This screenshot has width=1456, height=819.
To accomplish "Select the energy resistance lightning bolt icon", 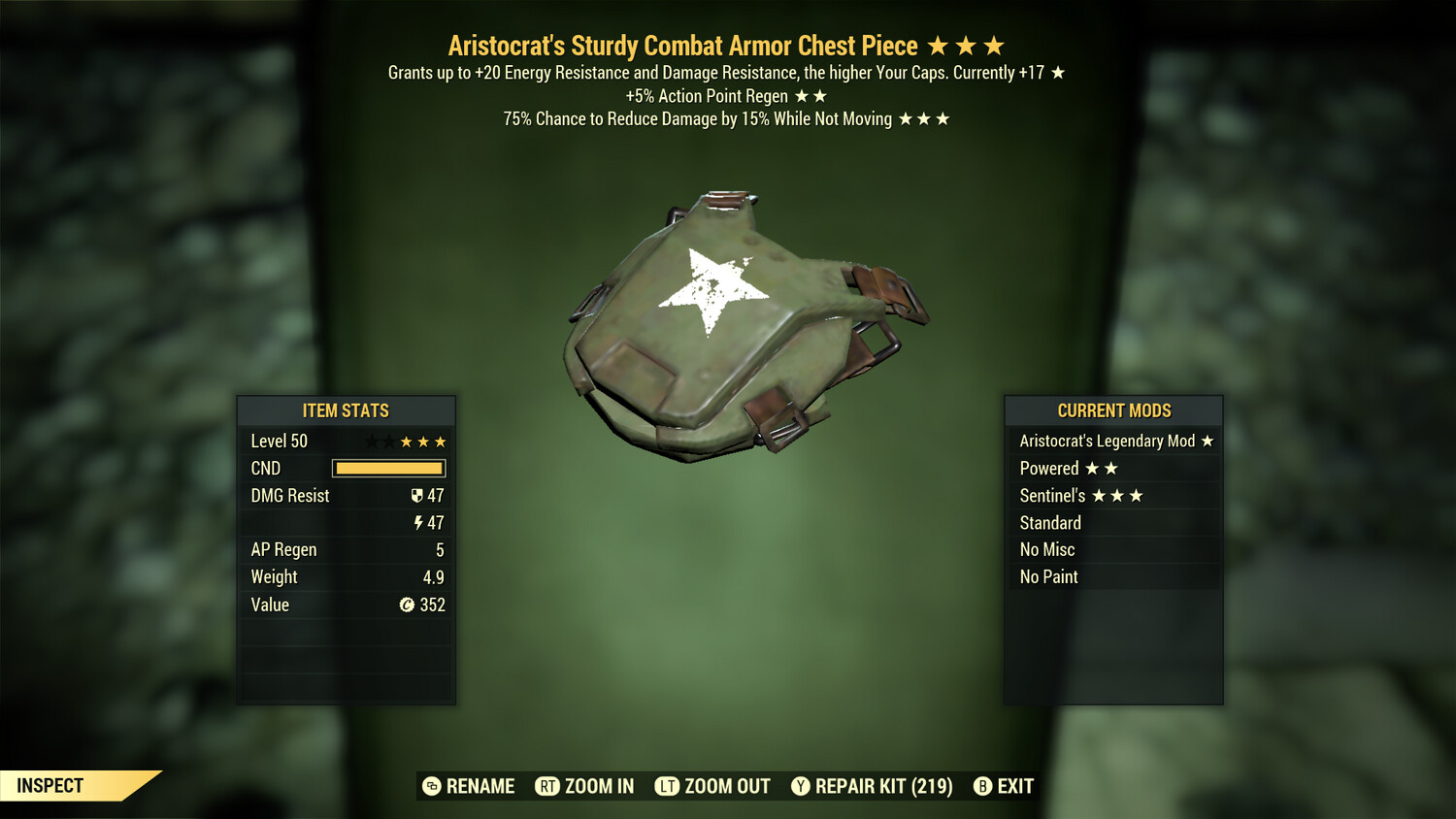I will (419, 522).
